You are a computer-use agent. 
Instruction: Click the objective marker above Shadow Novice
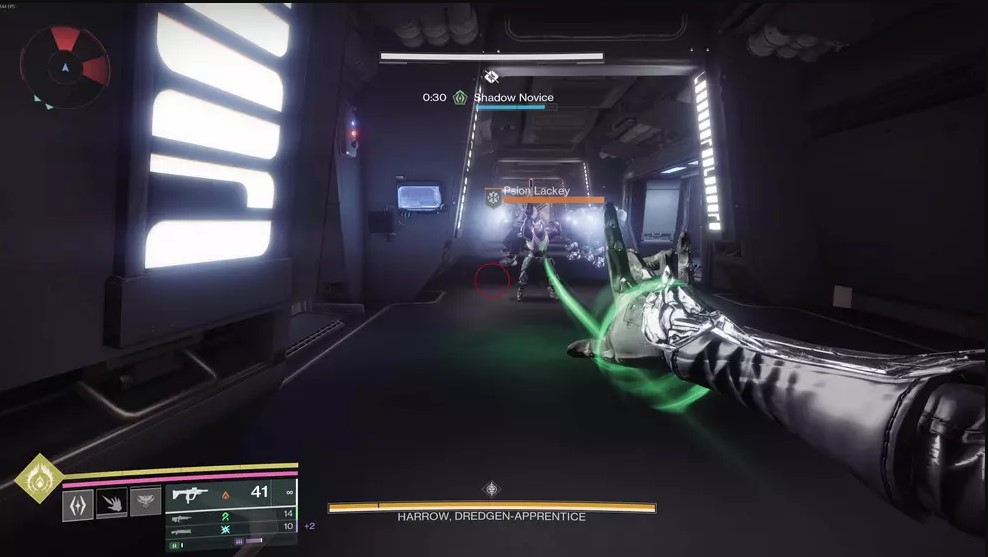pos(491,76)
